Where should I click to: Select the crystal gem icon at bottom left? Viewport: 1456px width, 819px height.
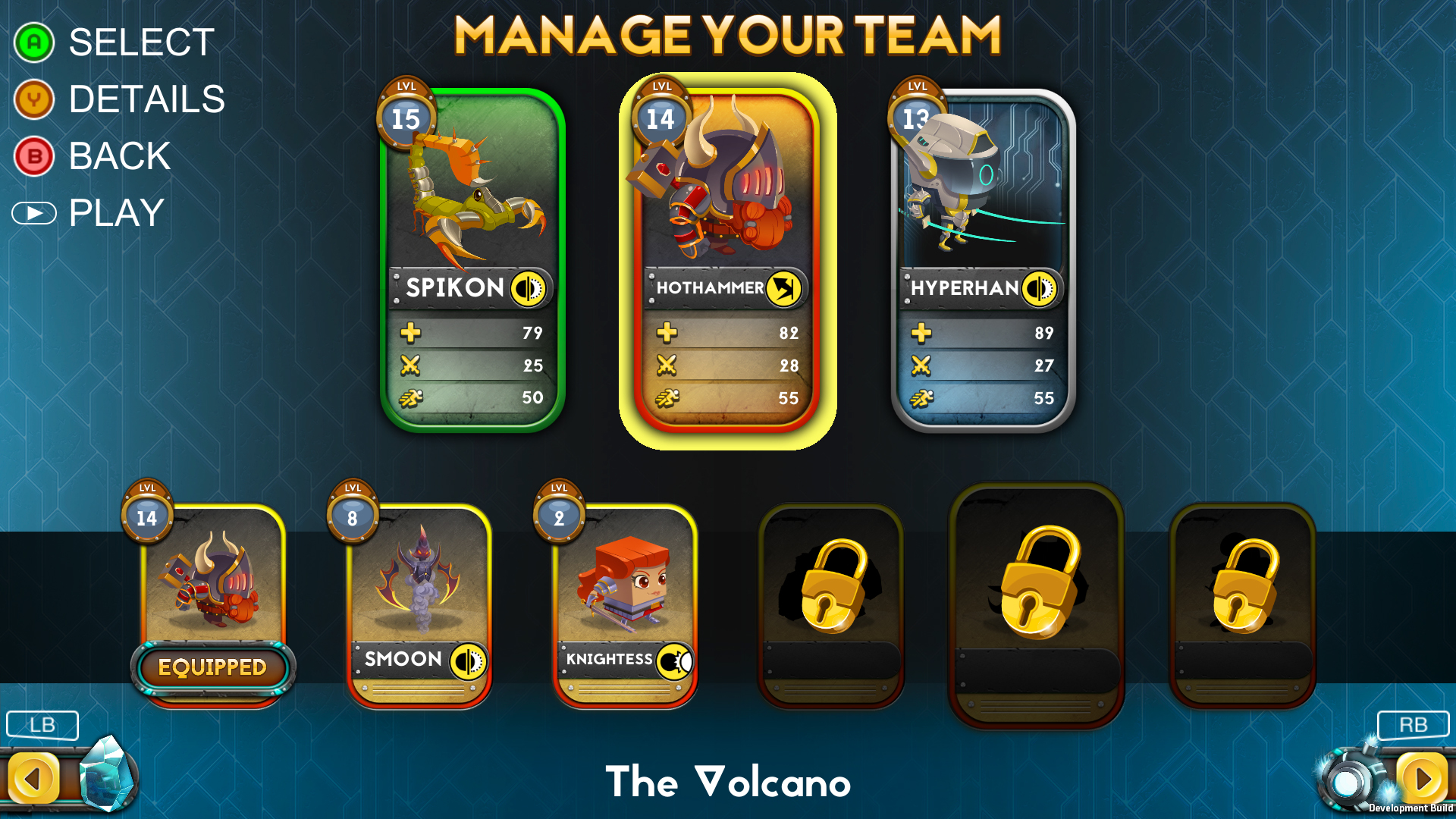pos(108,772)
